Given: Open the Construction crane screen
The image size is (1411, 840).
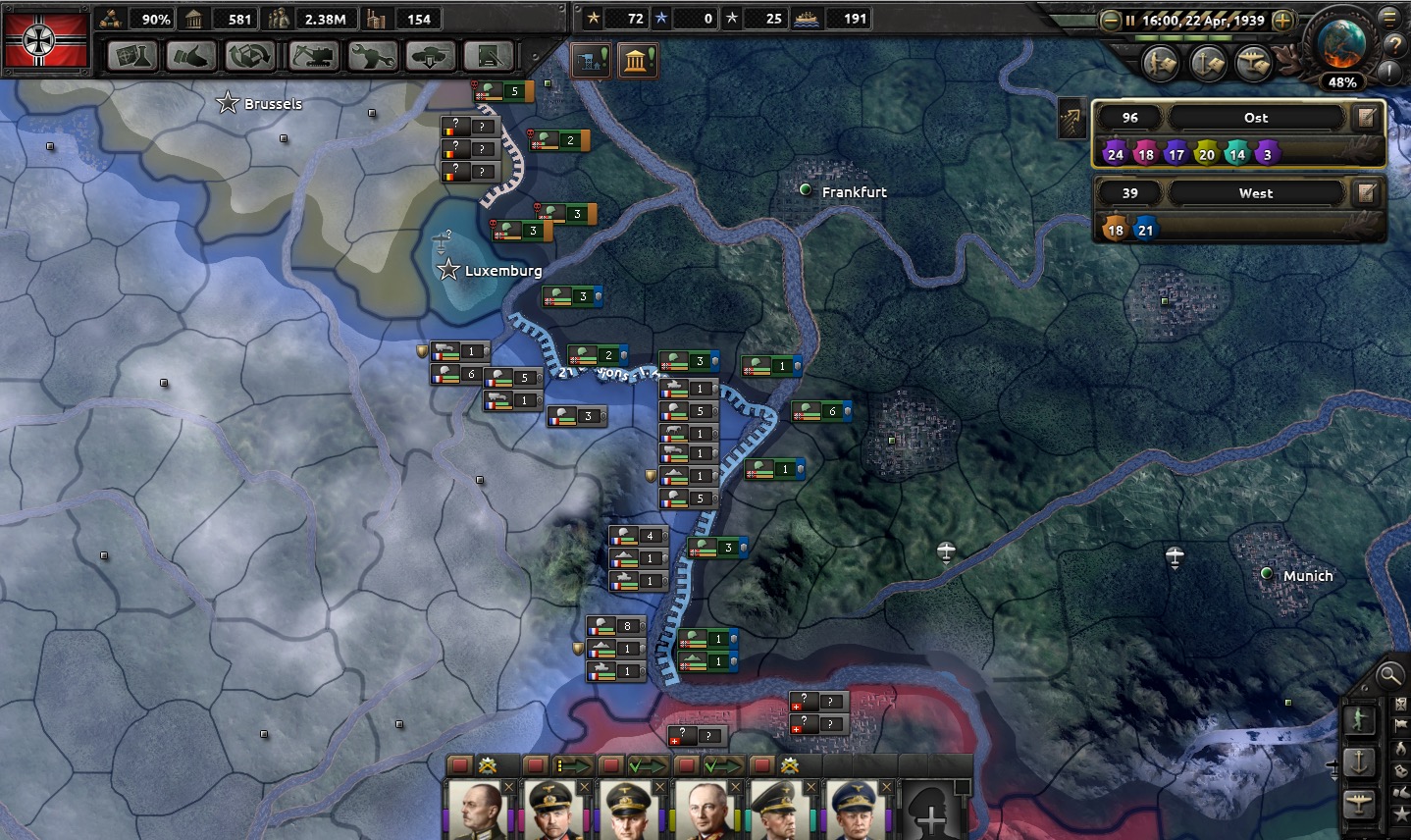Looking at the screenshot, I should [x=313, y=57].
